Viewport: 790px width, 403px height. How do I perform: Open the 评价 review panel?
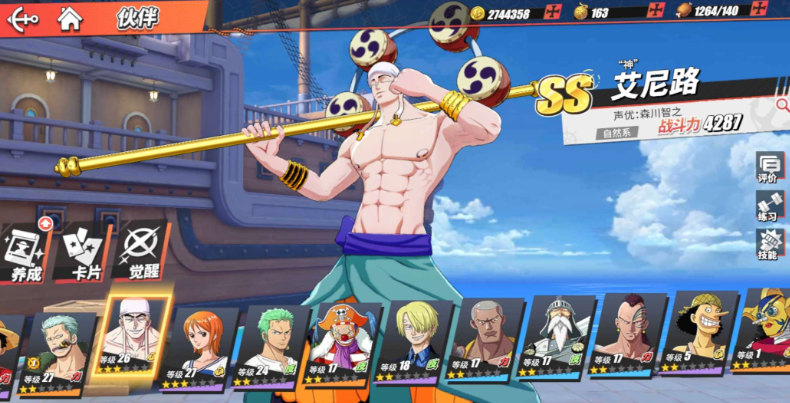point(769,168)
